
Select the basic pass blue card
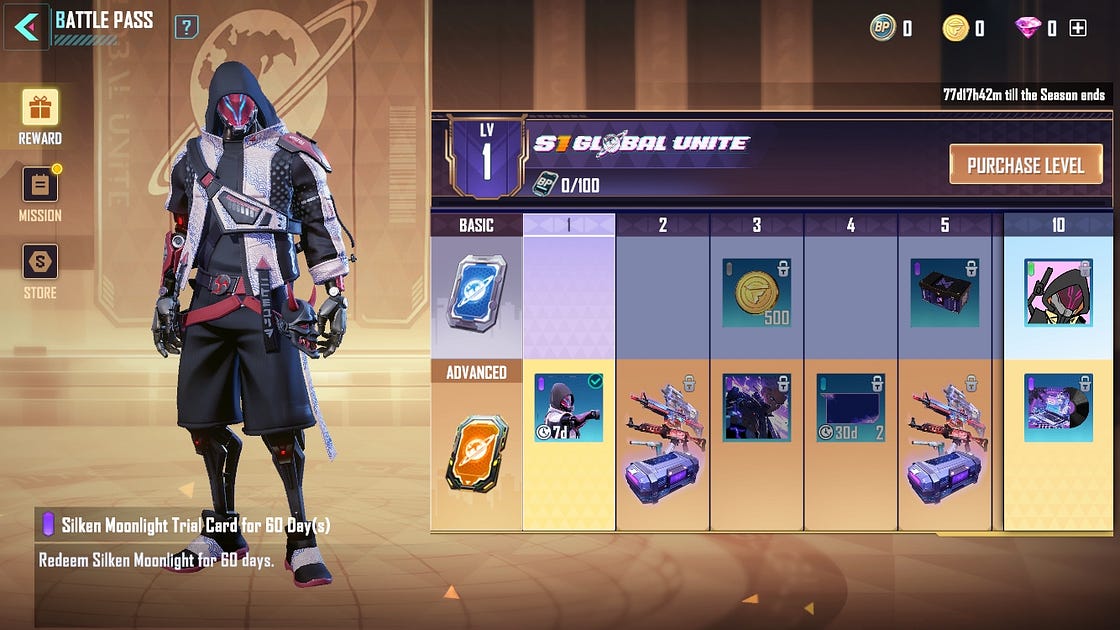click(476, 292)
